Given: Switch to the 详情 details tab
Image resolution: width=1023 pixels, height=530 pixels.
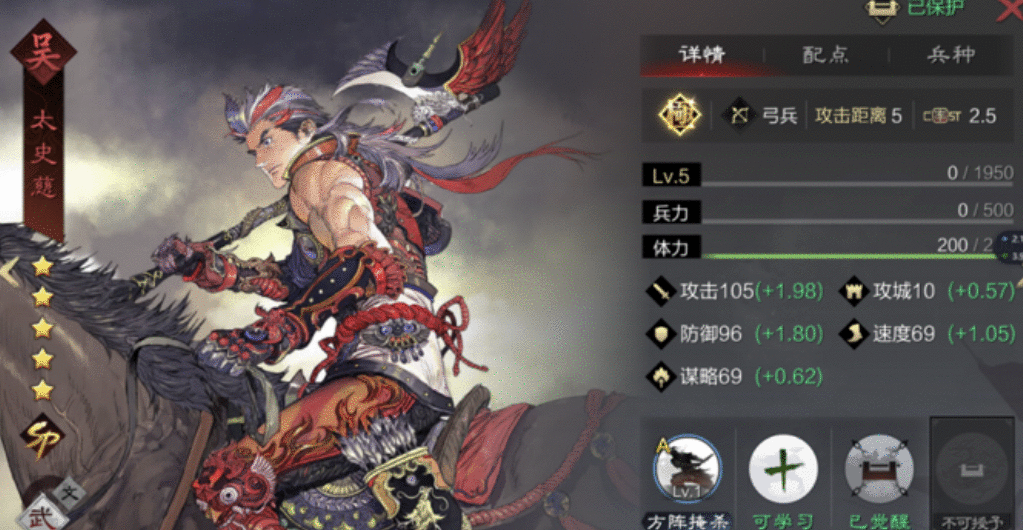Looking at the screenshot, I should (x=702, y=55).
